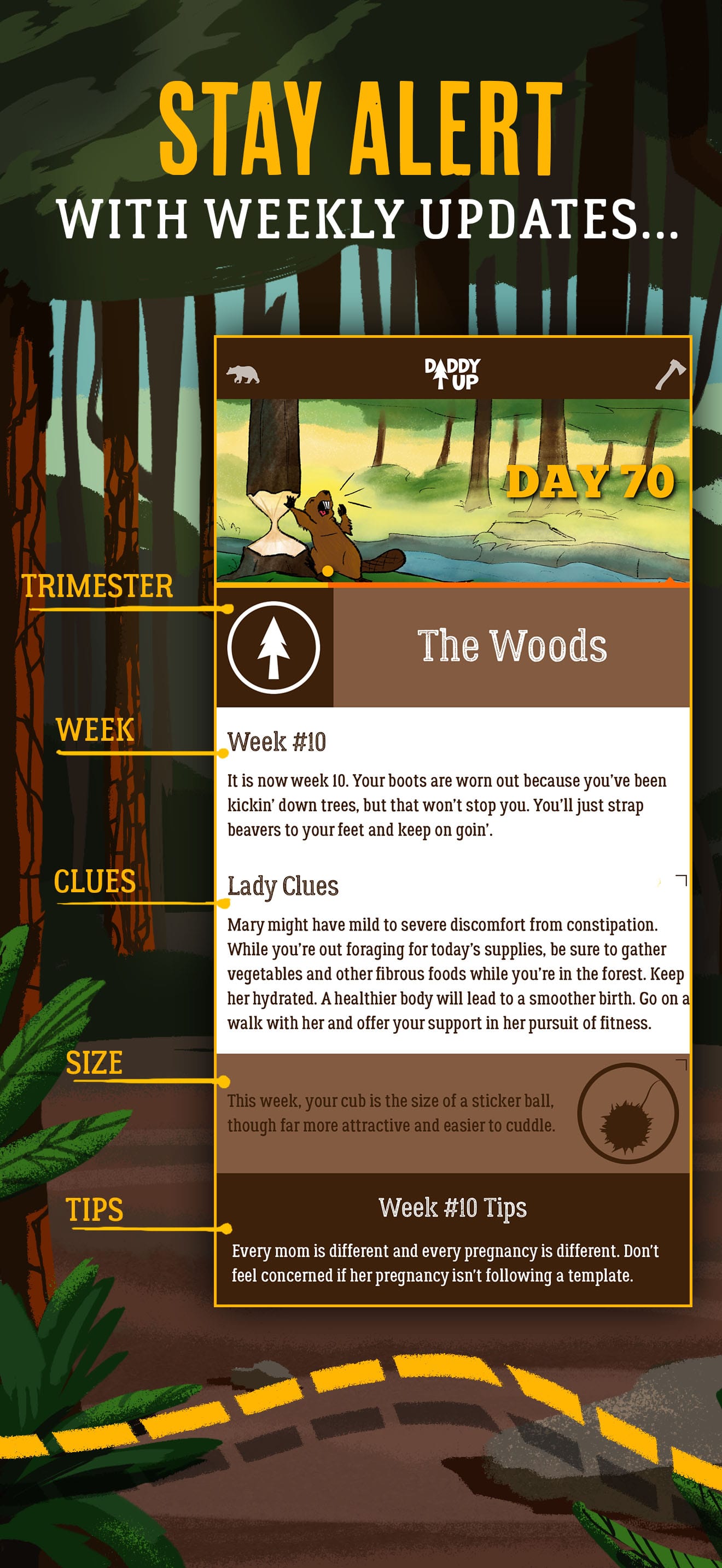The image size is (722, 1568).
Task: Tap the Daddy Up arrow logo
Action: tap(453, 376)
